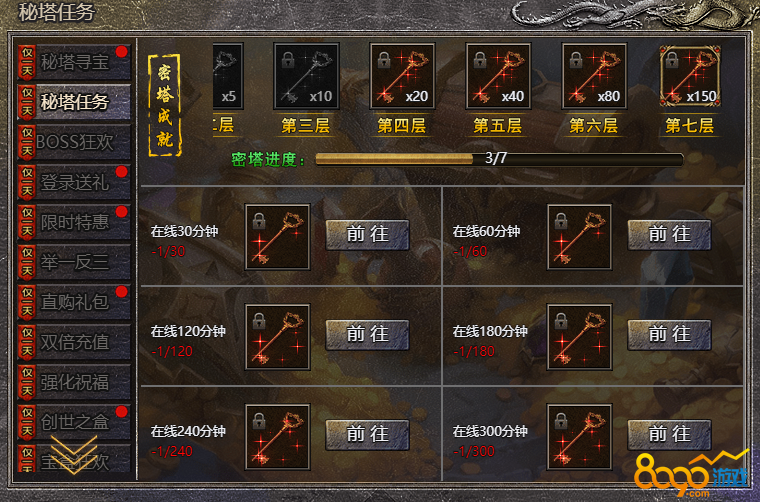Click 前往 for the 在线30分钟 task
The height and width of the screenshot is (502, 760).
367,235
